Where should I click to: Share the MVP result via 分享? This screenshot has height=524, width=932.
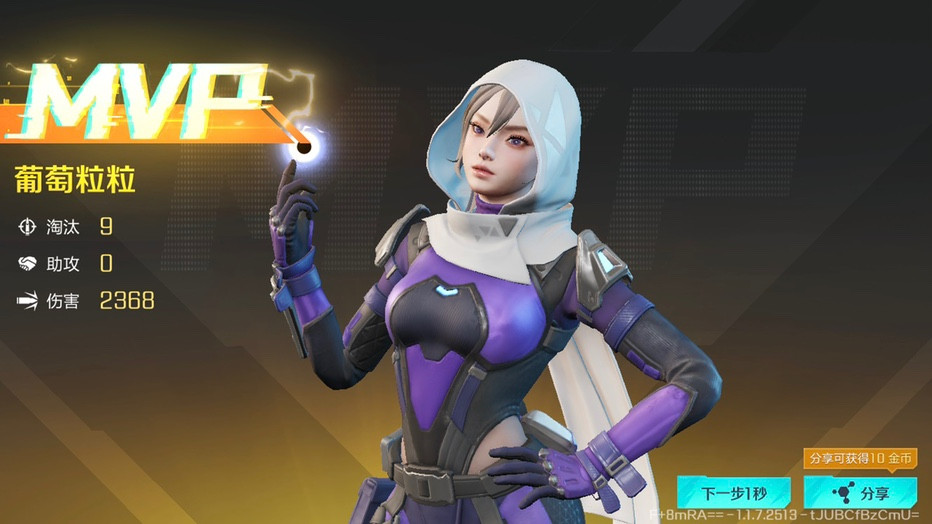pyautogui.click(x=861, y=492)
